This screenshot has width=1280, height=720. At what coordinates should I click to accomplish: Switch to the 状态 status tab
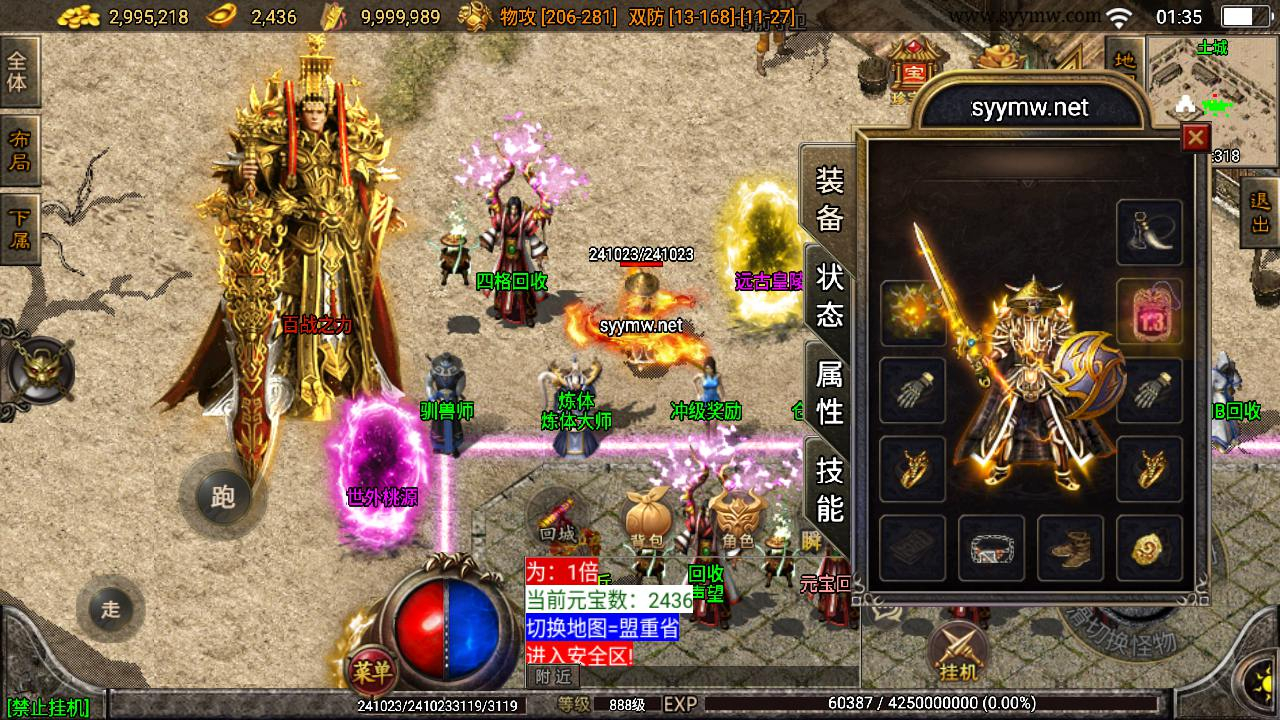click(830, 295)
